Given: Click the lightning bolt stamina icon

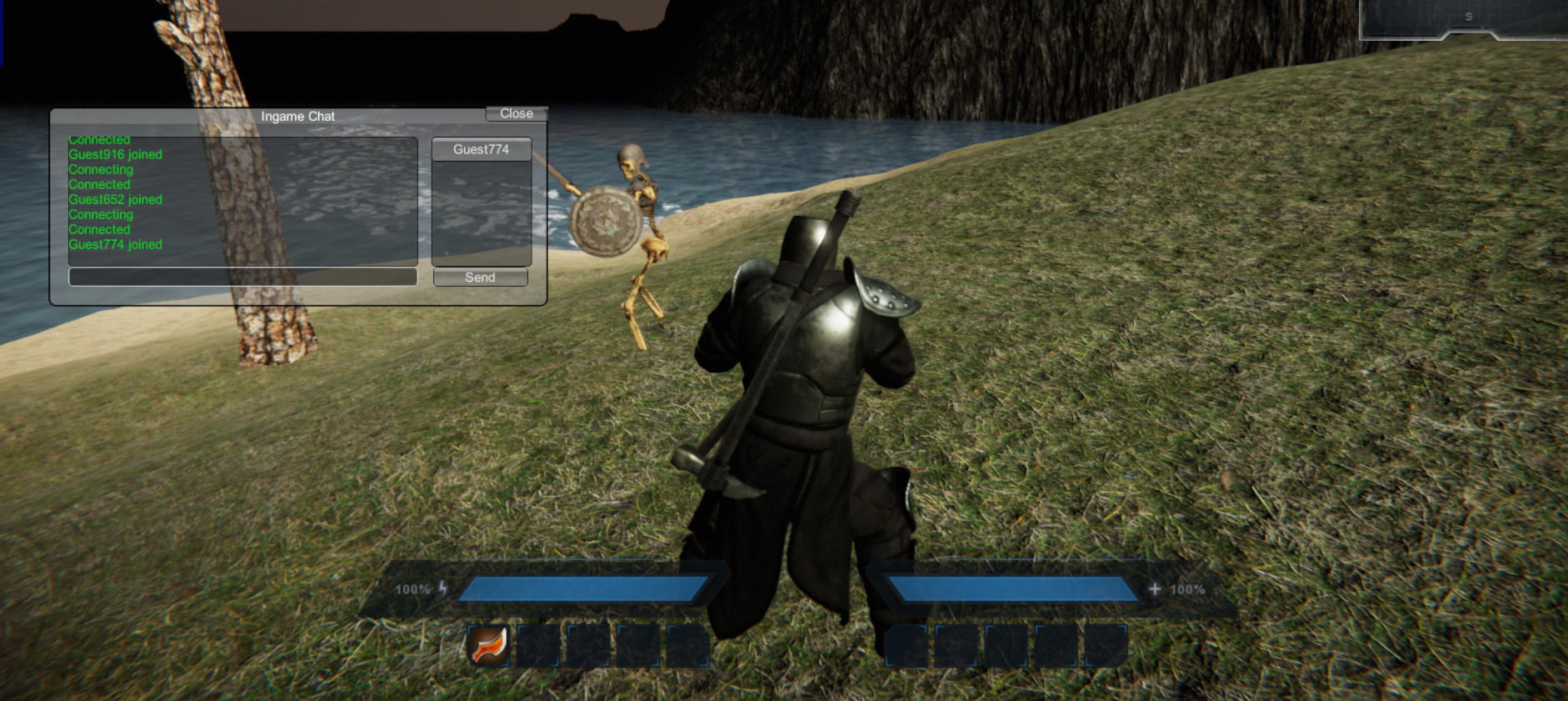Looking at the screenshot, I should pos(444,588).
